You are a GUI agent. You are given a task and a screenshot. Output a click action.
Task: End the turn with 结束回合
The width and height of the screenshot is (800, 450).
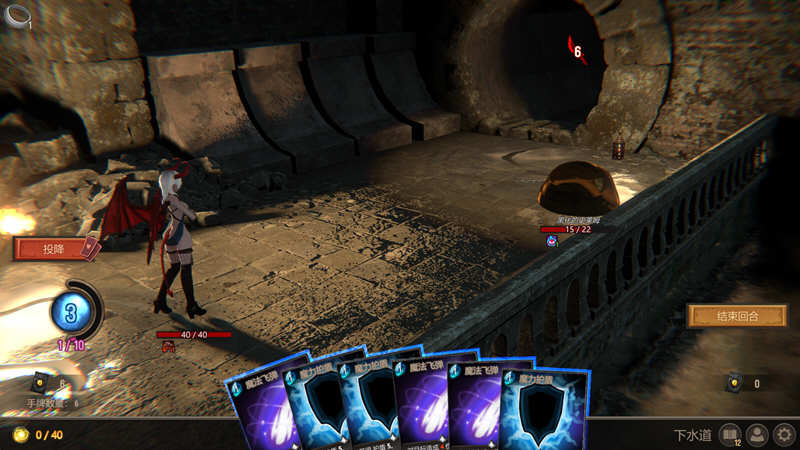click(737, 316)
